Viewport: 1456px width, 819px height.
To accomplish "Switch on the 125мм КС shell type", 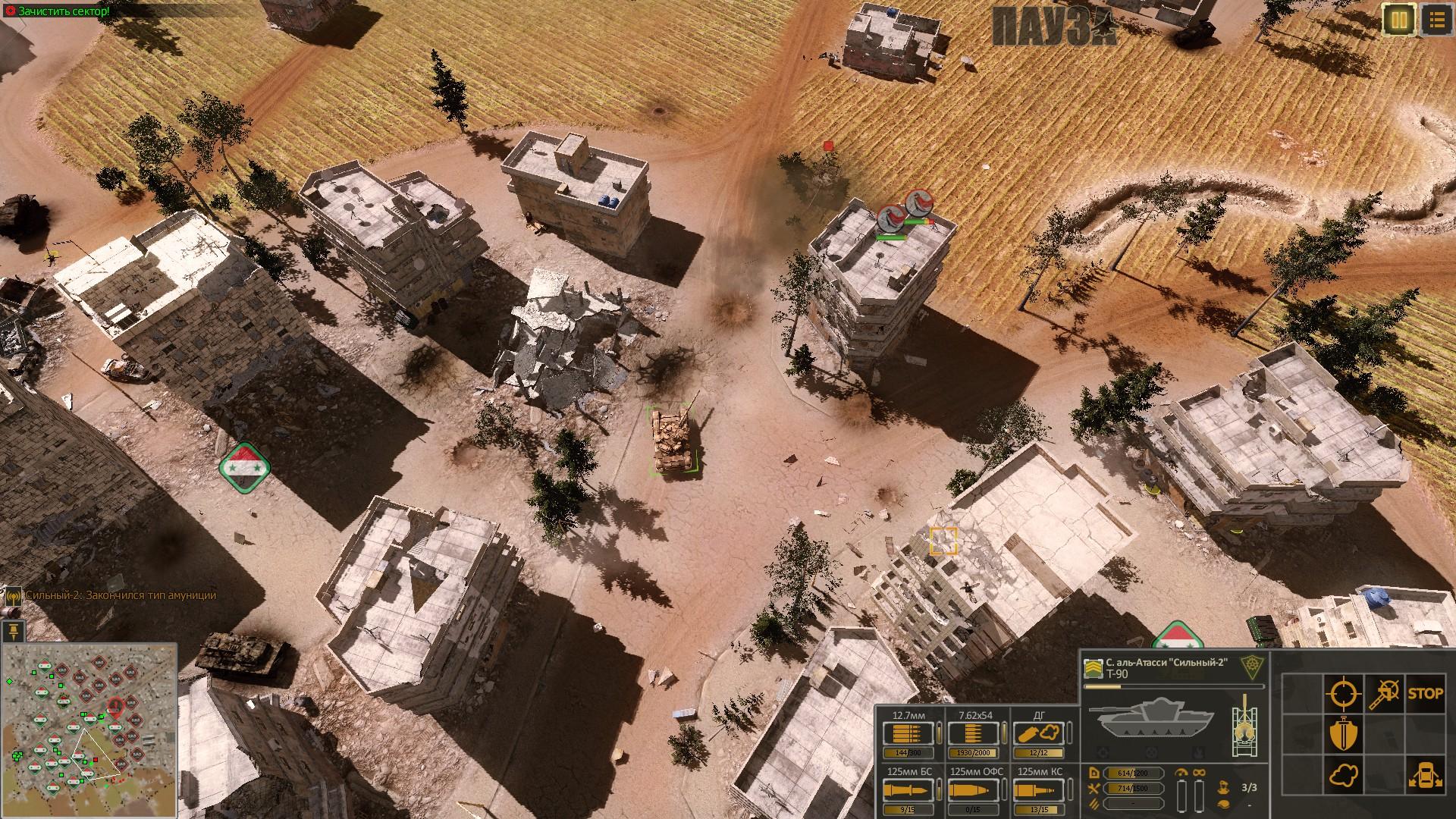I will pyautogui.click(x=1039, y=790).
